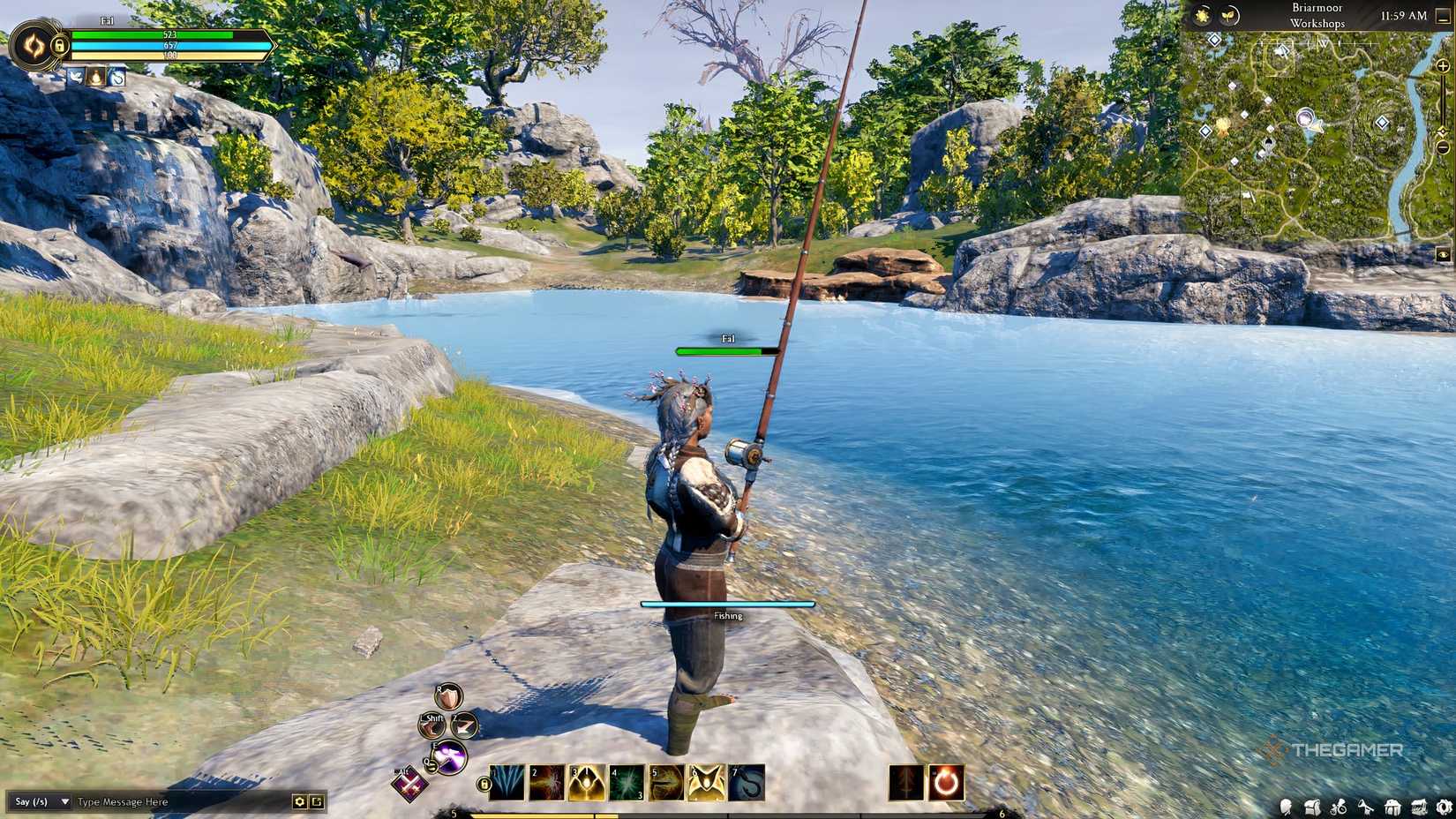Cast the green burst ability in hotbar slot 4
Screen dimensions: 1456x819
(628, 784)
